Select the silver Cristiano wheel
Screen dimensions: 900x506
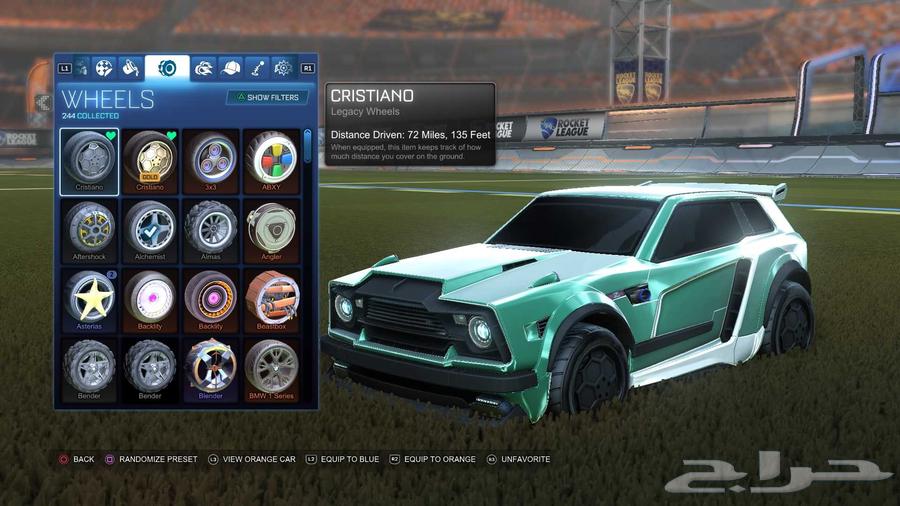89,160
